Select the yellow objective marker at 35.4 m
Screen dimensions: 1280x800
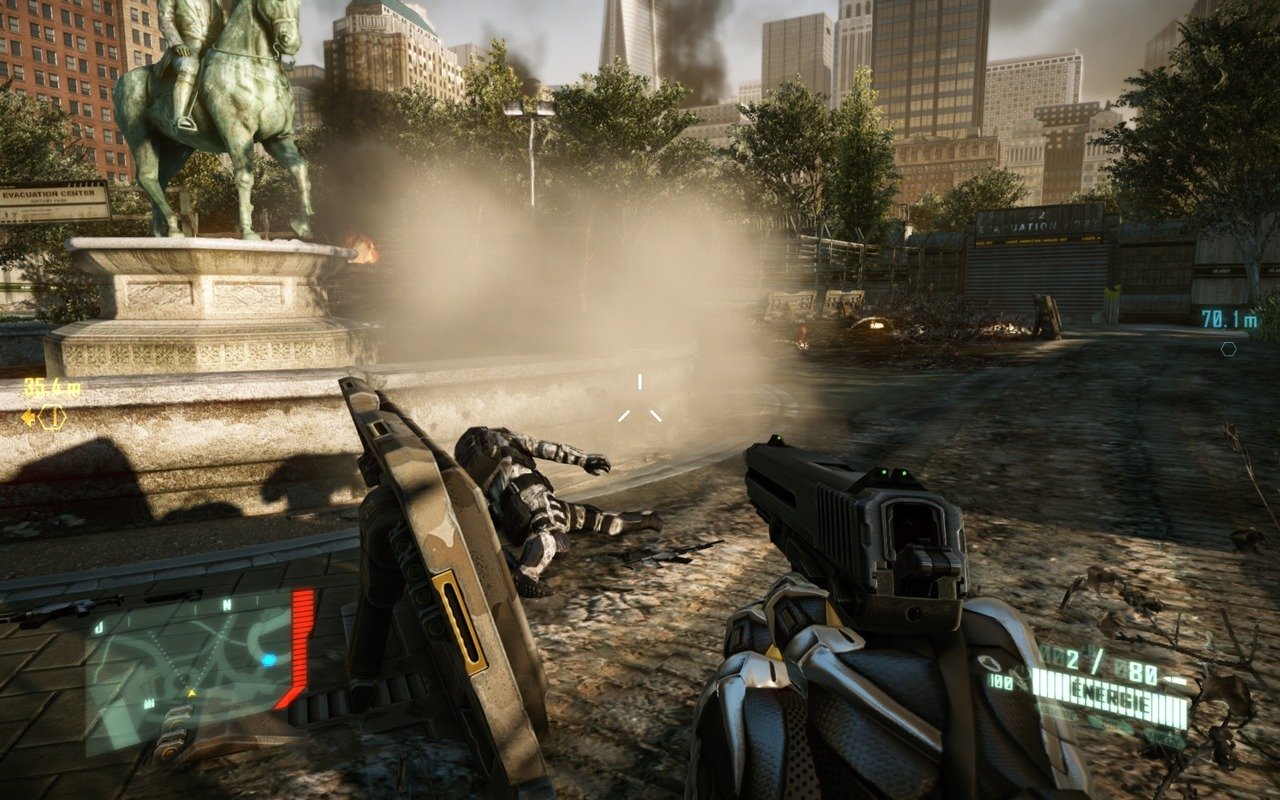click(x=50, y=417)
